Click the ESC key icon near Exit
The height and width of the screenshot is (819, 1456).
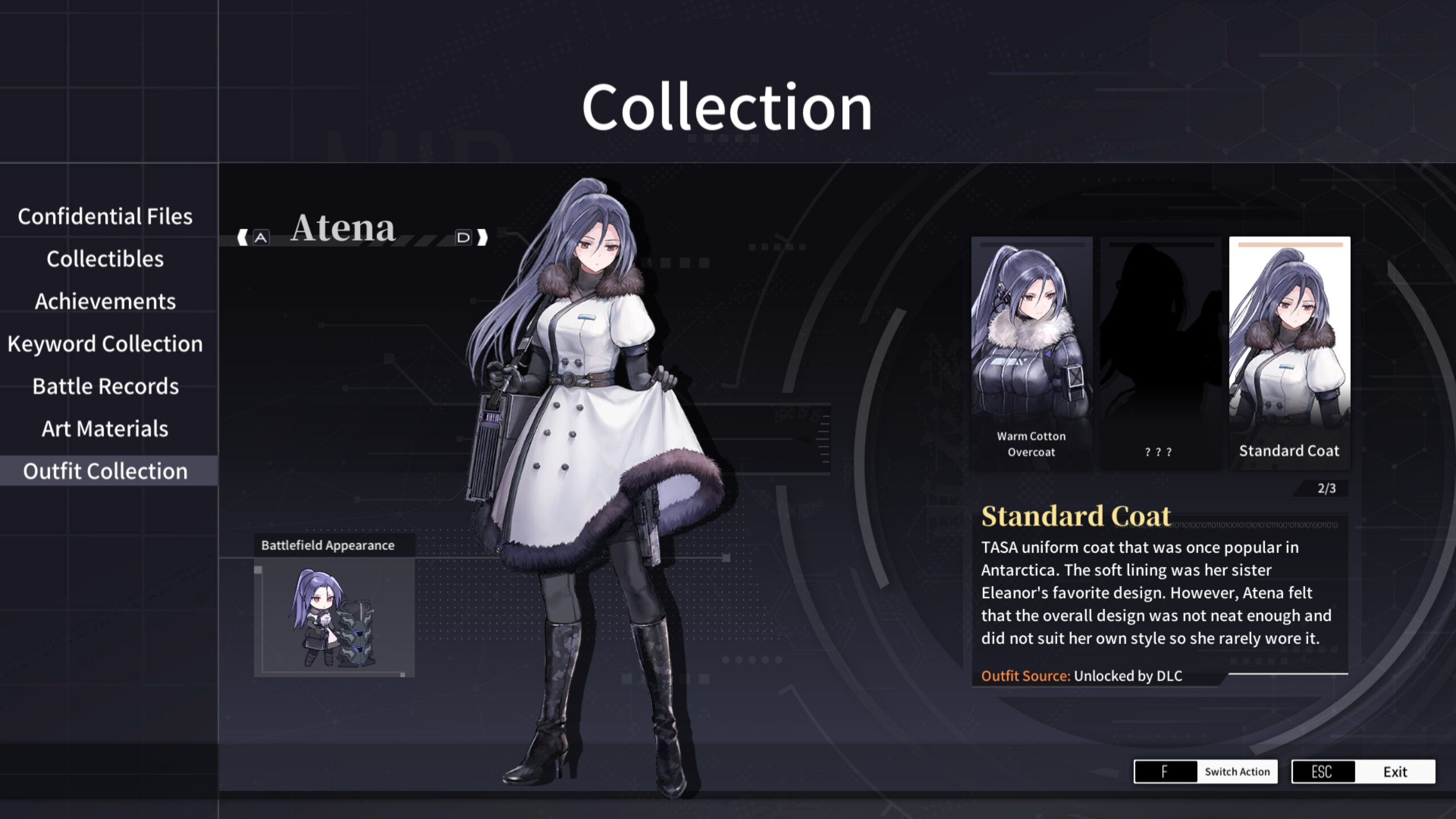pos(1323,772)
